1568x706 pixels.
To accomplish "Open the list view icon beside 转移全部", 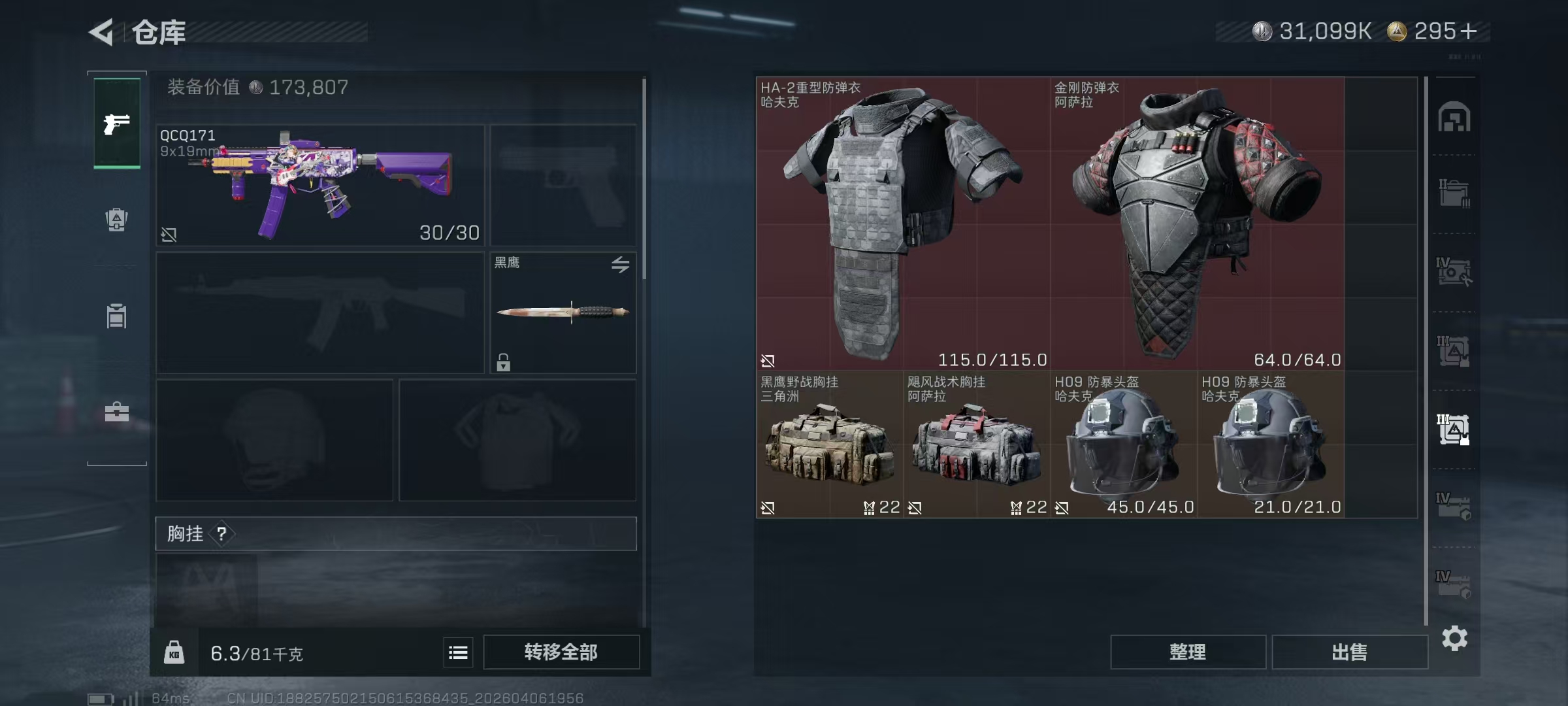I will 458,652.
